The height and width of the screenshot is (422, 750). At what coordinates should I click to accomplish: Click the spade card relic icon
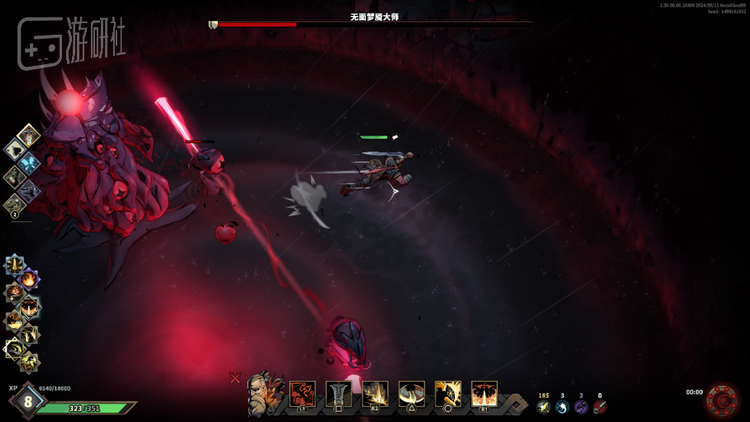pos(17,150)
